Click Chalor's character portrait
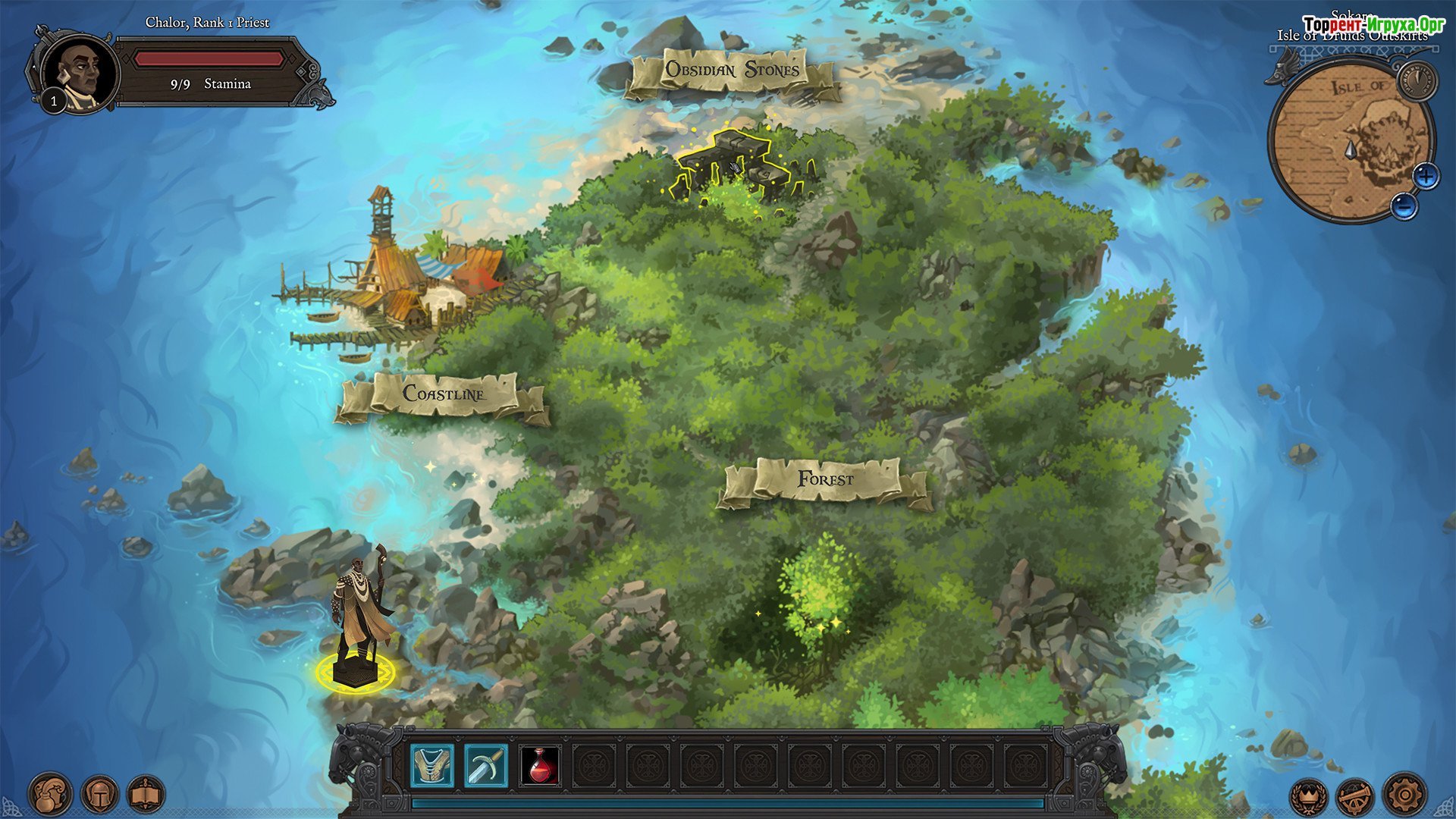The height and width of the screenshot is (819, 1456). tap(80, 74)
